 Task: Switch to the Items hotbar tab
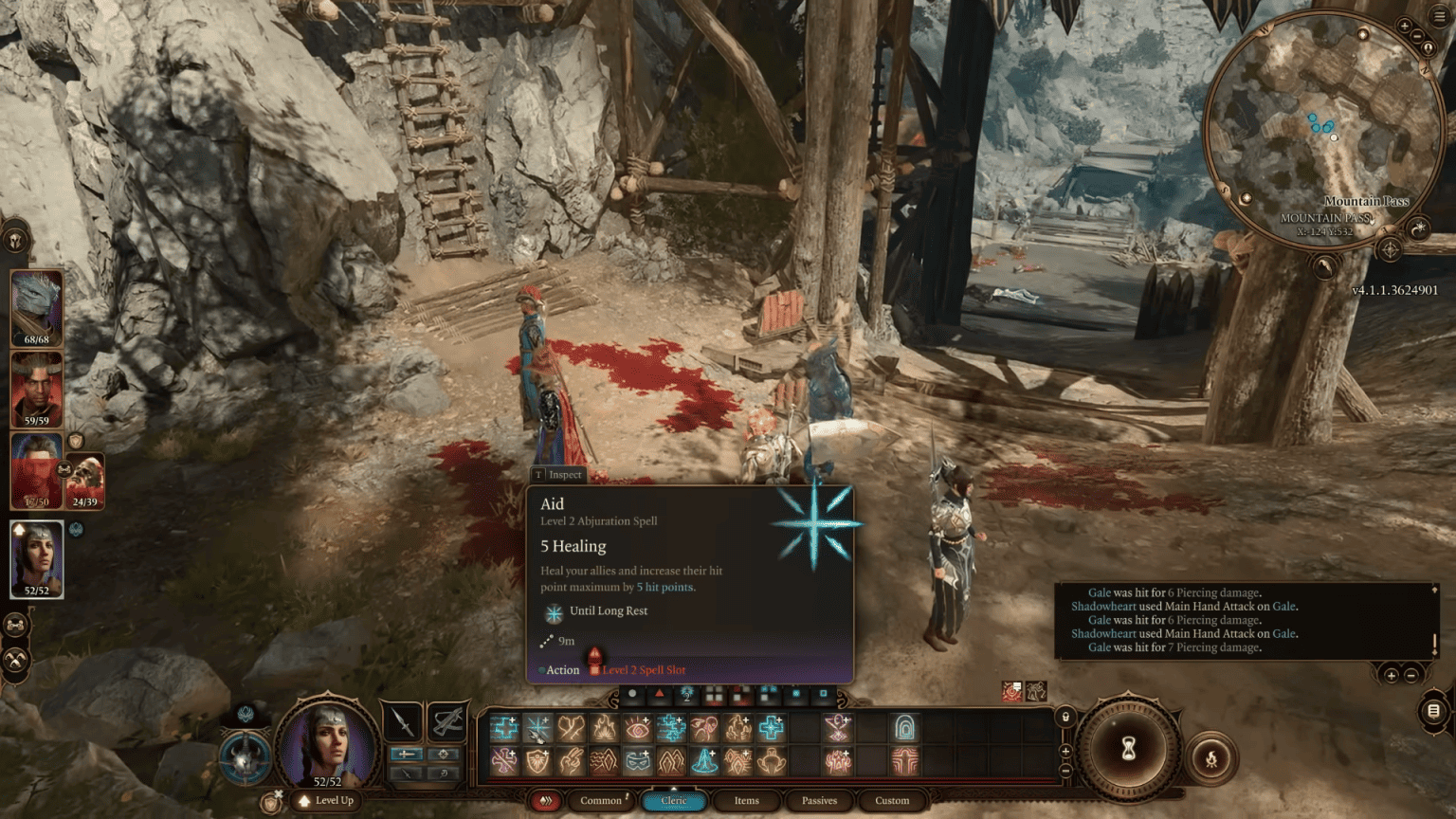(747, 801)
